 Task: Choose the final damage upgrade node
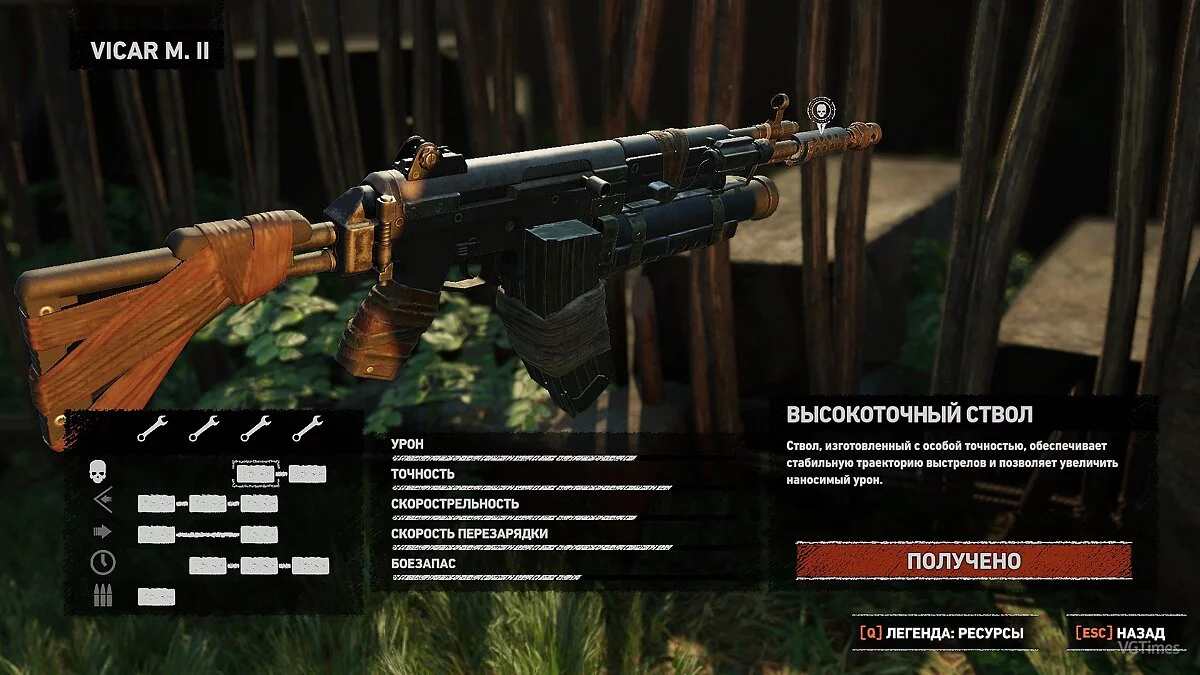coord(307,474)
